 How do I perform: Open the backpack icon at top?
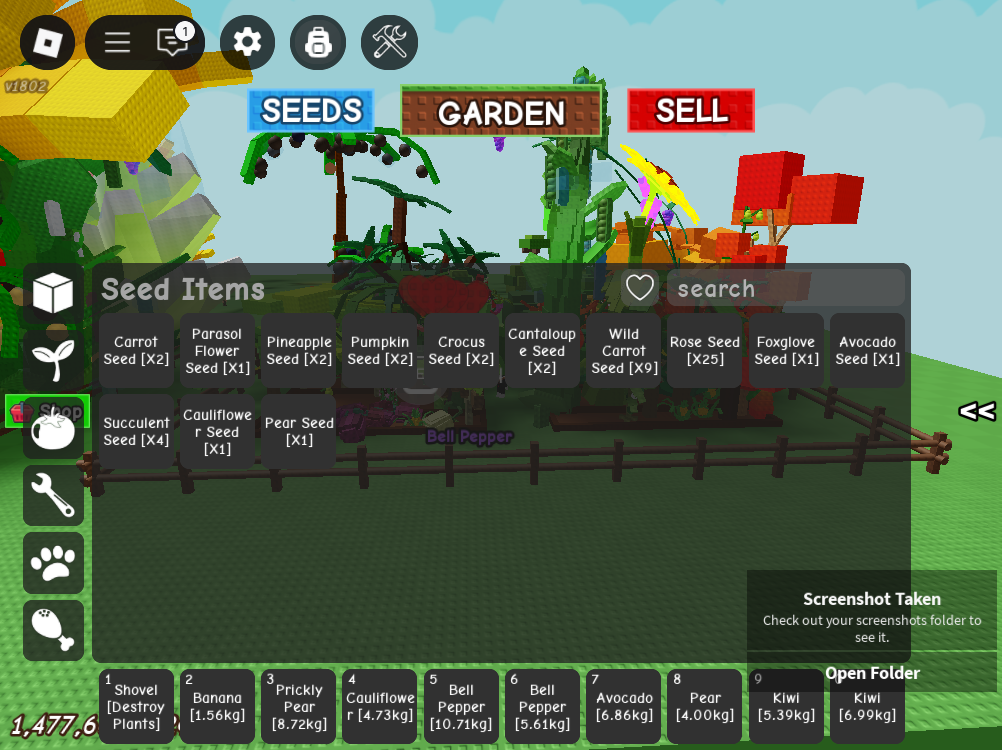(x=318, y=42)
